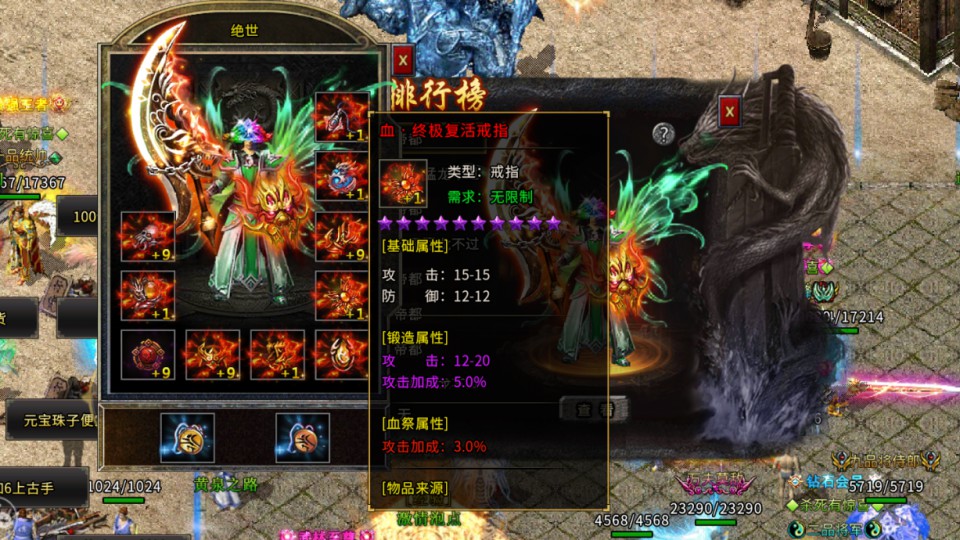Select the dragon-carved weapon equipment slot
Screen dimensions: 960x540
click(341, 117)
